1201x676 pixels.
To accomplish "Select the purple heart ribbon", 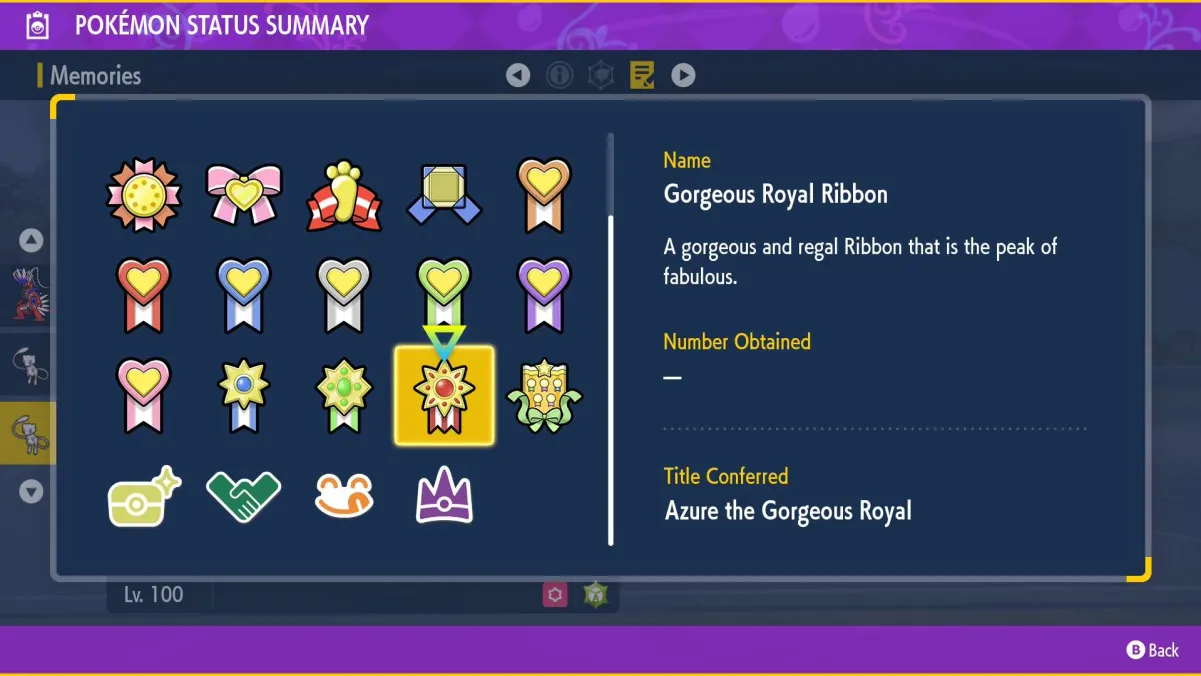I will [544, 295].
